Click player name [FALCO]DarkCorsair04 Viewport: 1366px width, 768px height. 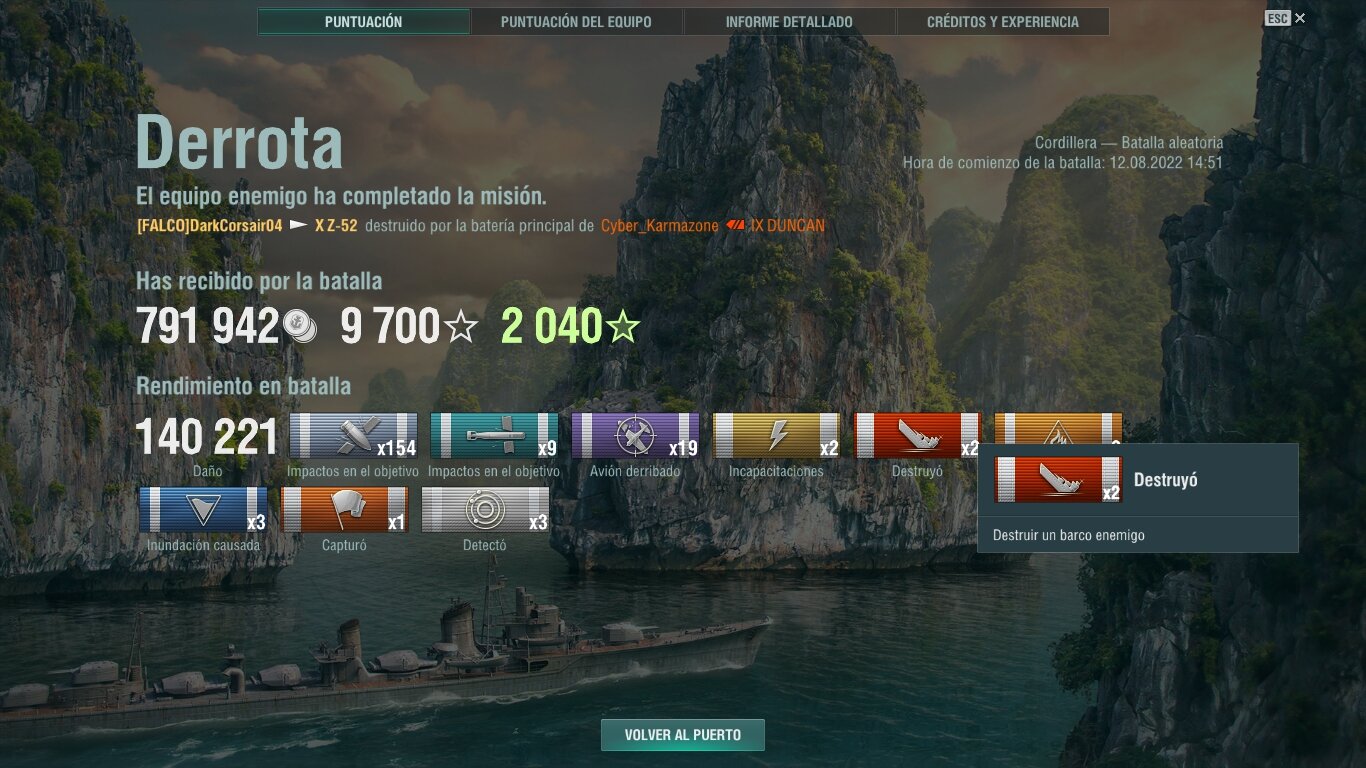coord(210,226)
